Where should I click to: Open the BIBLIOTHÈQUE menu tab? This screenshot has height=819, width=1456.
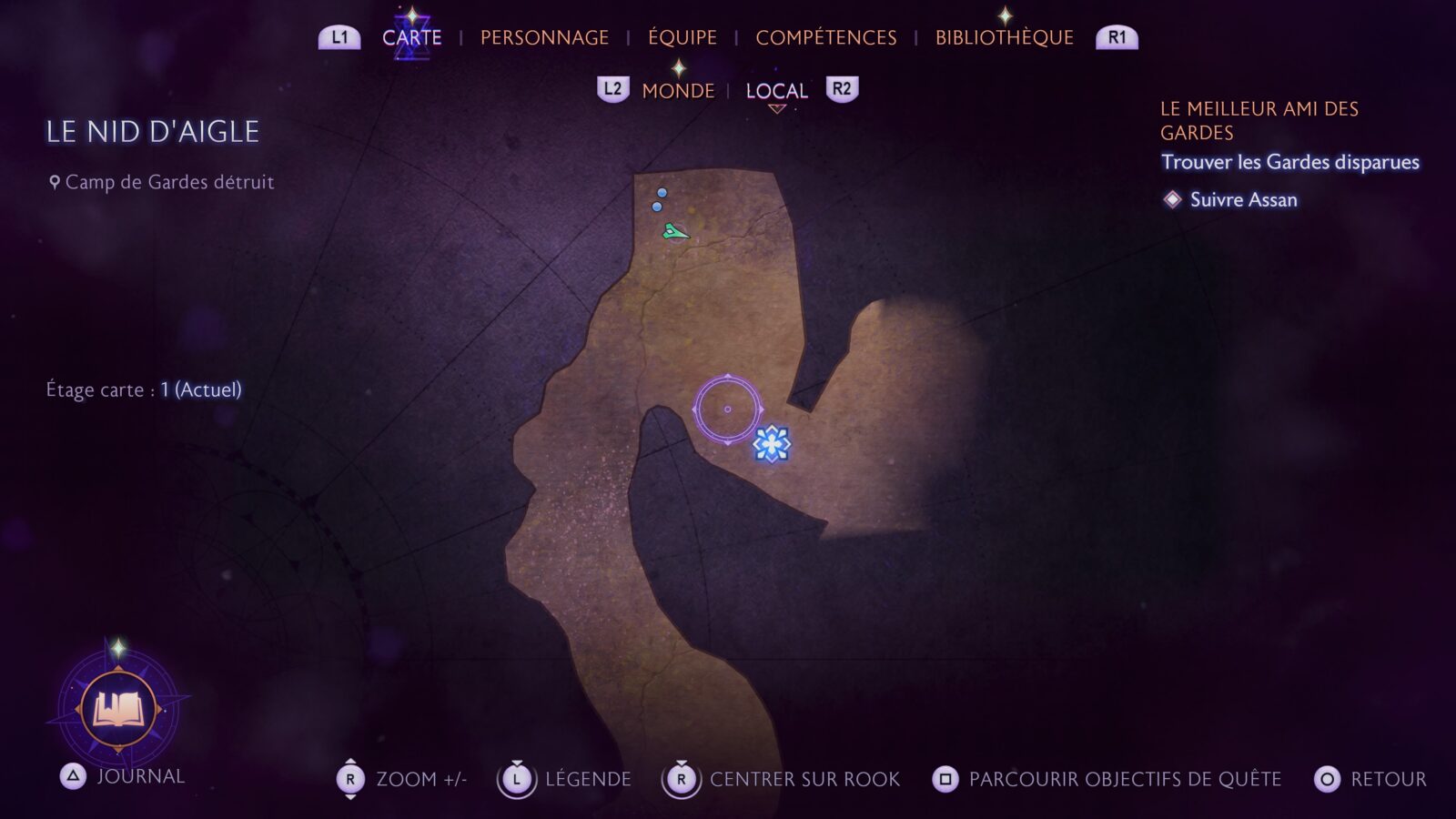[x=1004, y=37]
